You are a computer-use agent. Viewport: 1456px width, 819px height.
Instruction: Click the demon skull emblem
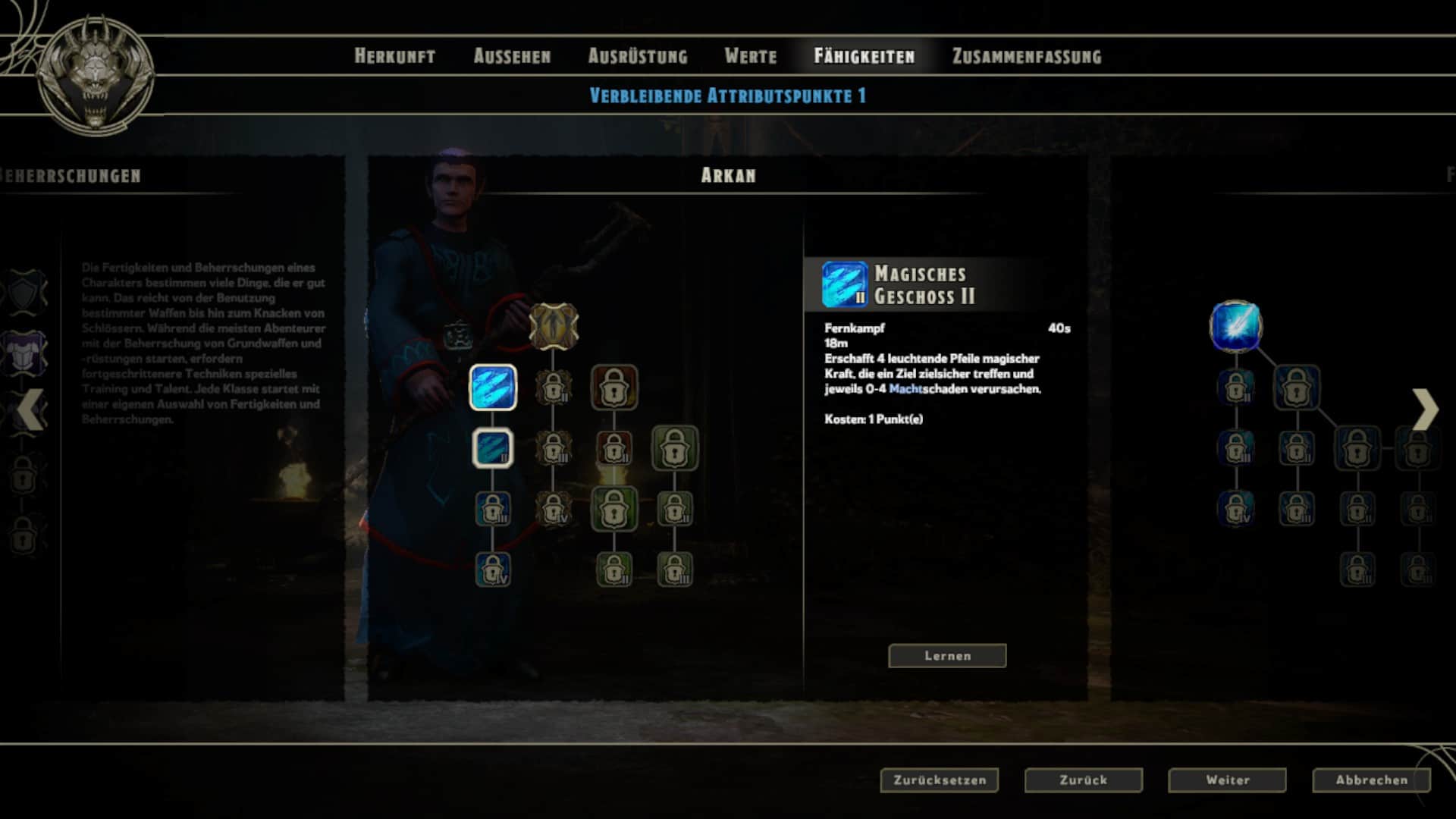96,76
